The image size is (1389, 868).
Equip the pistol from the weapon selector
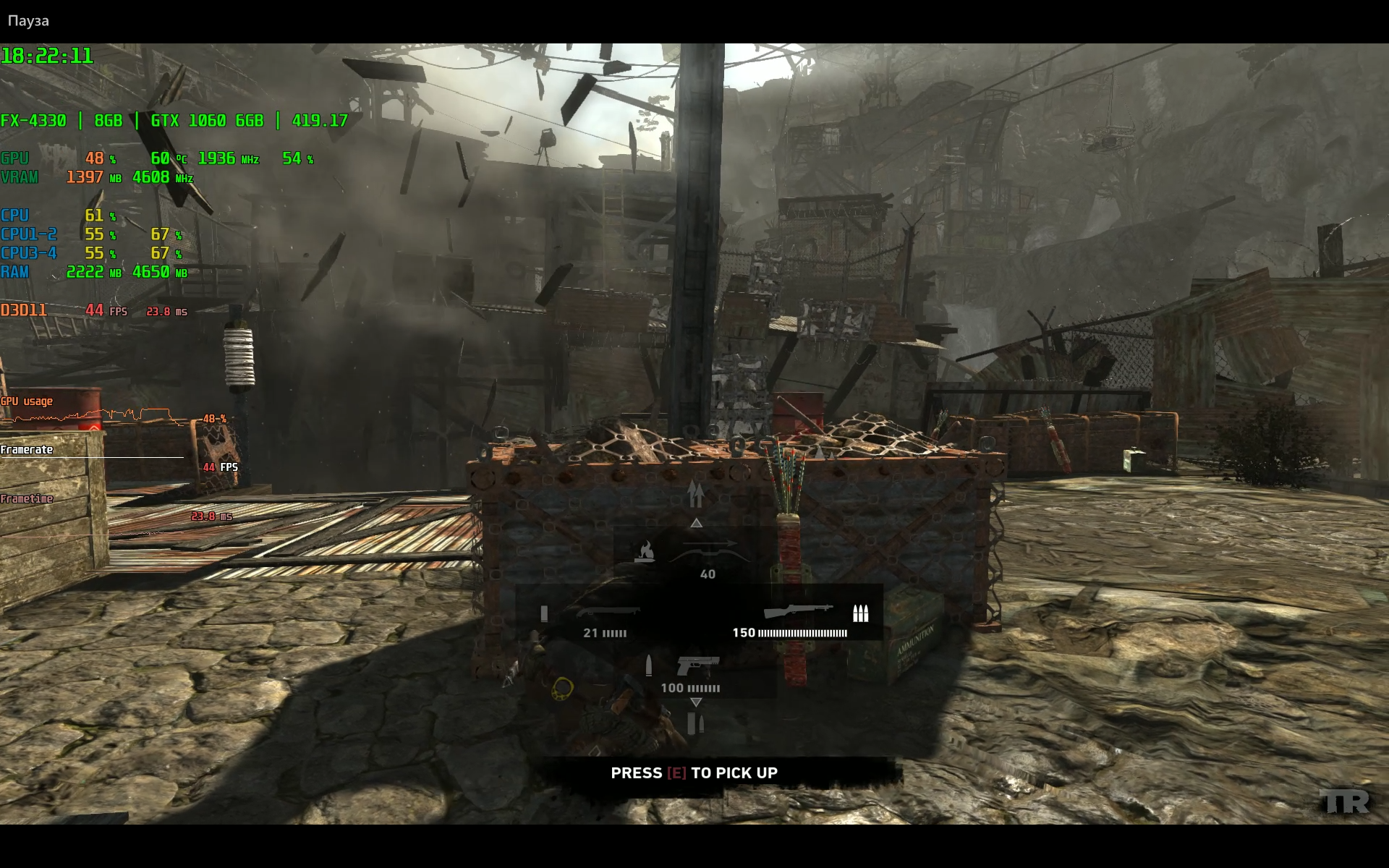pos(697,664)
